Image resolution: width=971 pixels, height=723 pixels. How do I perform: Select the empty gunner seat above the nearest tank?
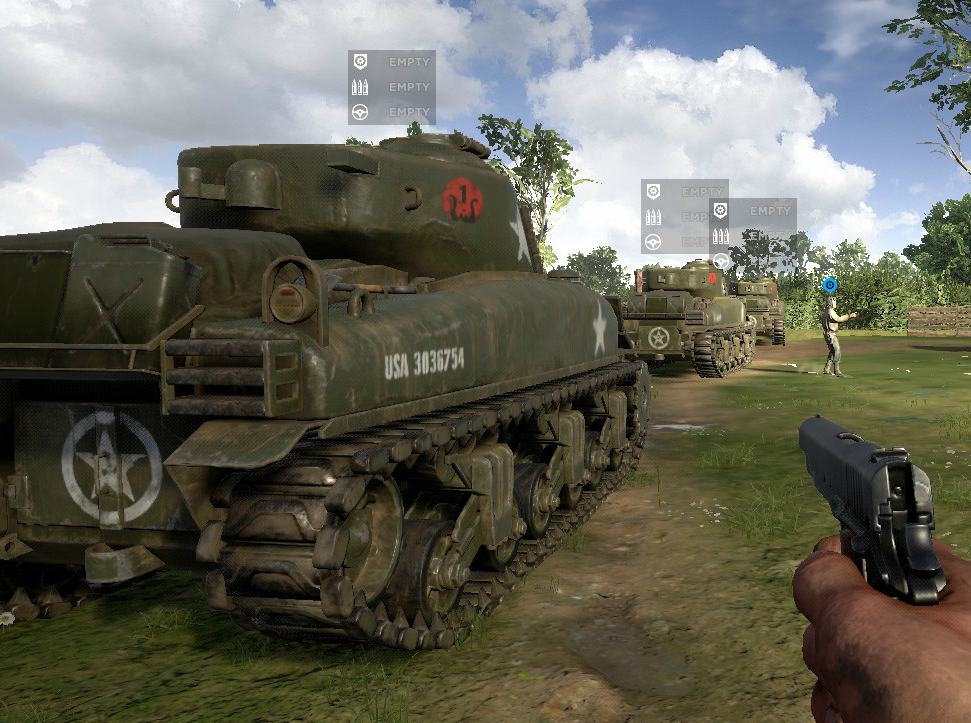(391, 87)
